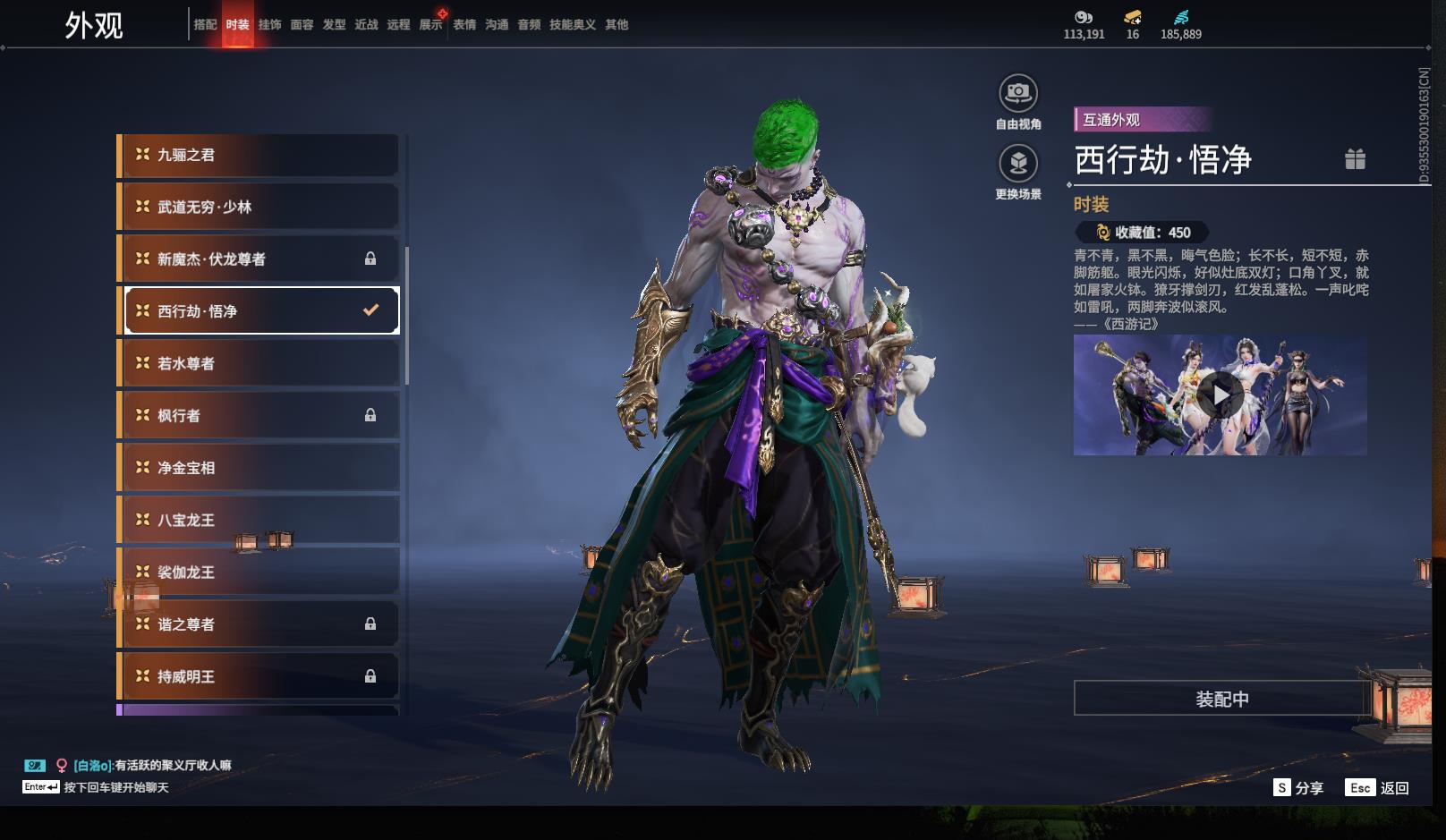Open the 挂饰 tab
This screenshot has width=1446, height=840.
click(269, 25)
